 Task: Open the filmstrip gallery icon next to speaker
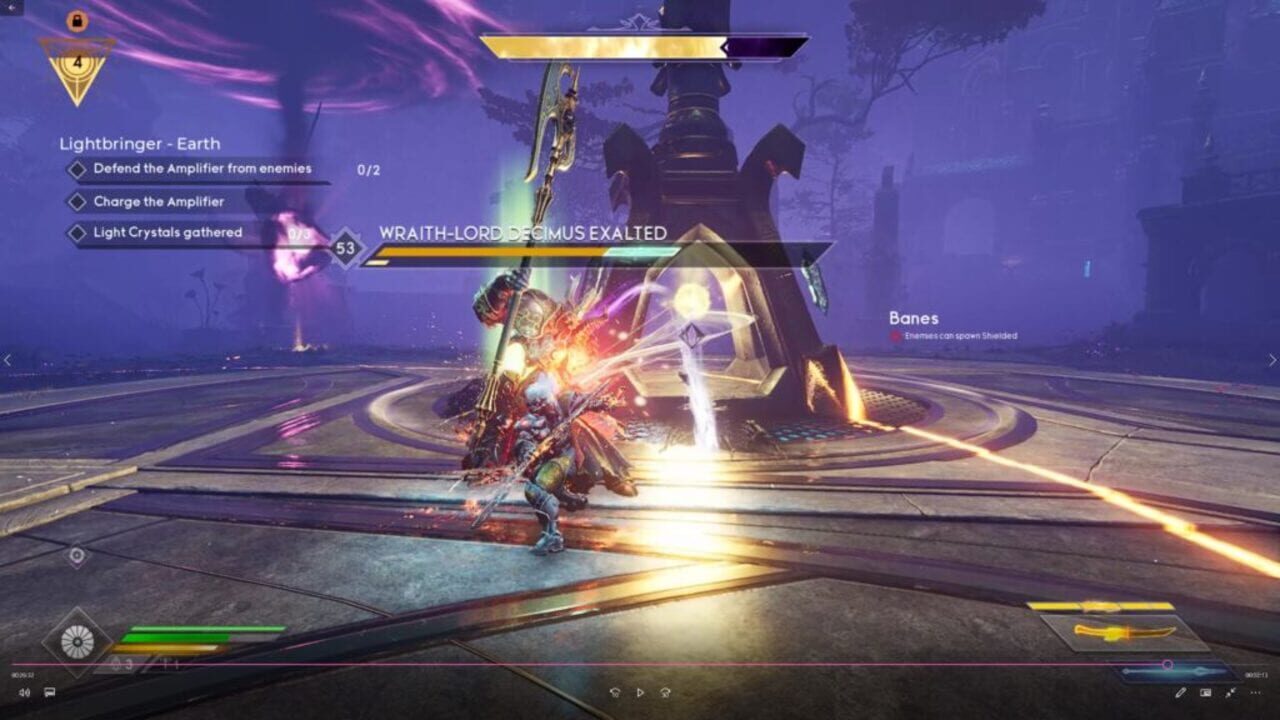click(x=48, y=692)
